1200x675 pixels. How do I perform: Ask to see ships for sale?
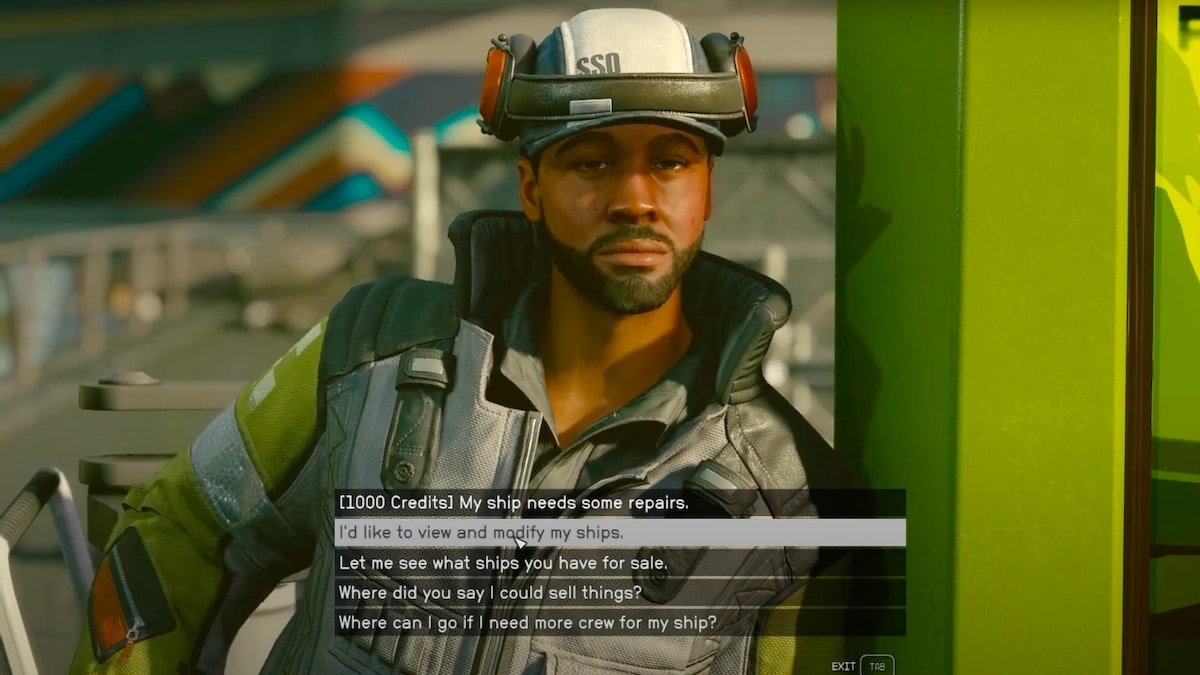click(503, 563)
